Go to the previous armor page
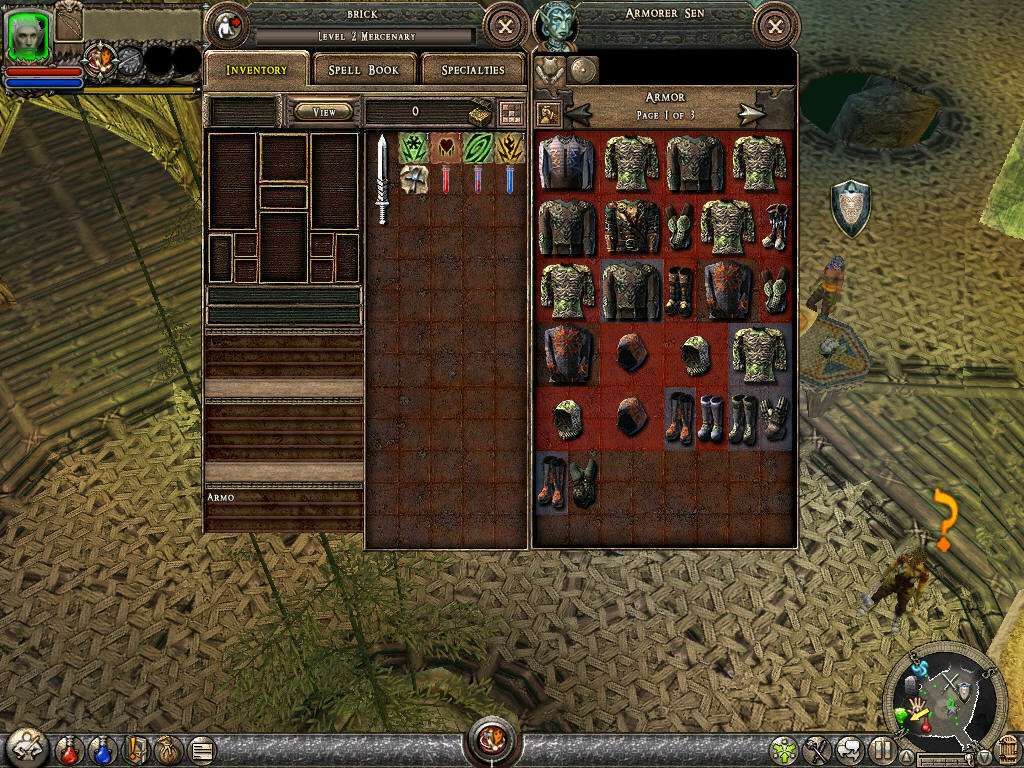Viewport: 1024px width, 768px height. pyautogui.click(x=578, y=114)
